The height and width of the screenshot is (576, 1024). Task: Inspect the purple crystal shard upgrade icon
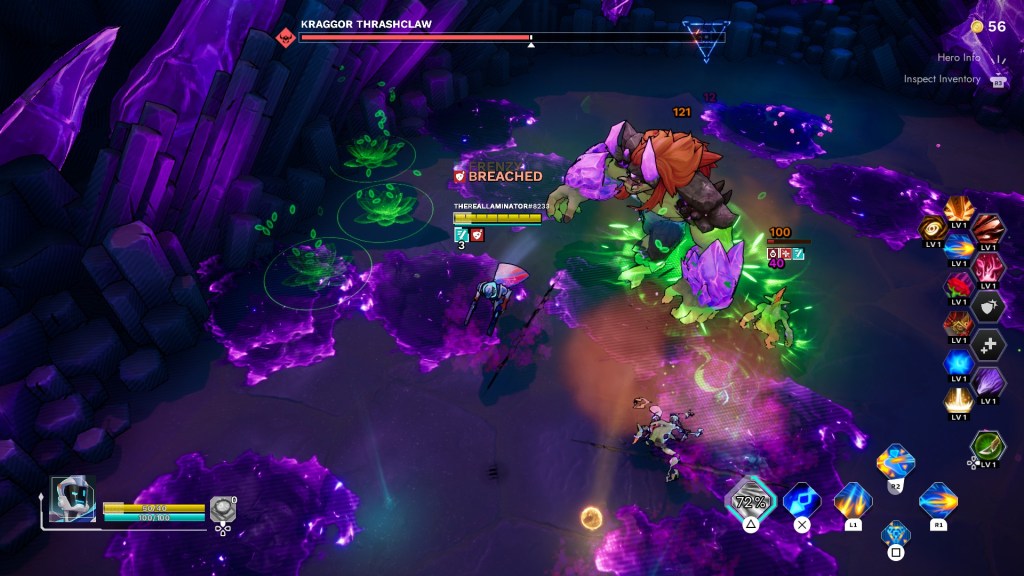click(x=988, y=382)
